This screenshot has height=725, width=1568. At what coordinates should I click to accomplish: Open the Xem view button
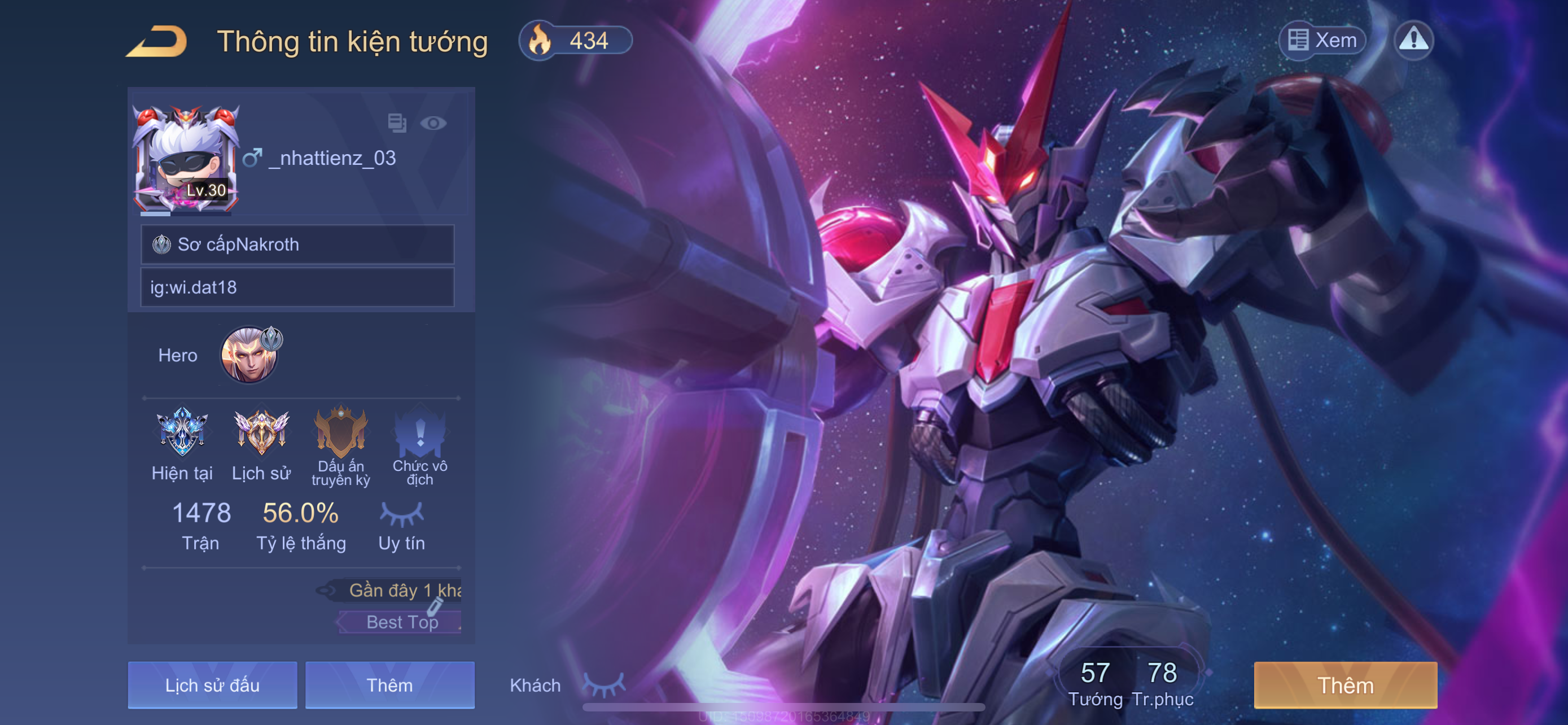pyautogui.click(x=1322, y=40)
